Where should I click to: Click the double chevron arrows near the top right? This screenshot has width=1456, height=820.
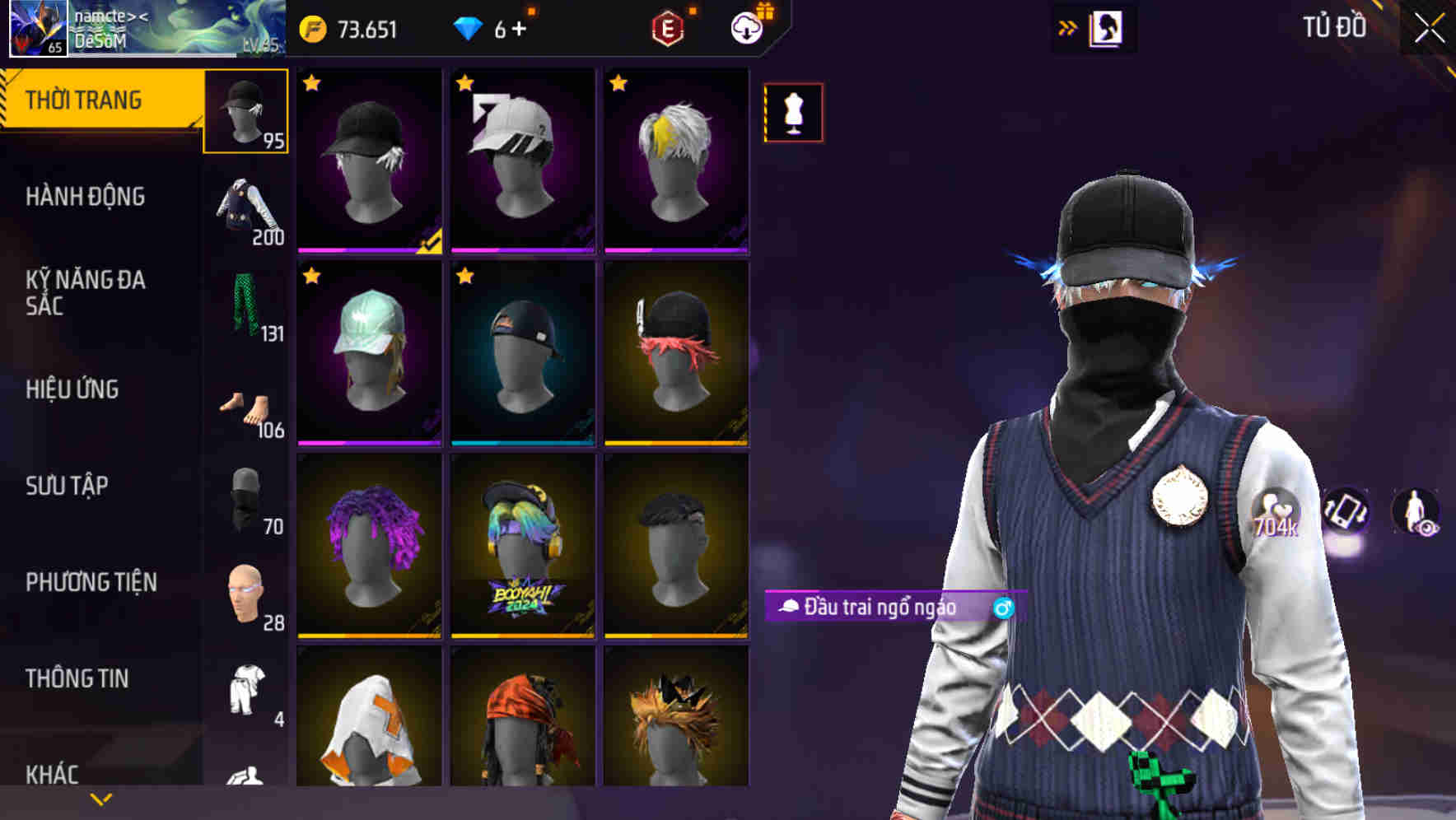[x=1068, y=26]
